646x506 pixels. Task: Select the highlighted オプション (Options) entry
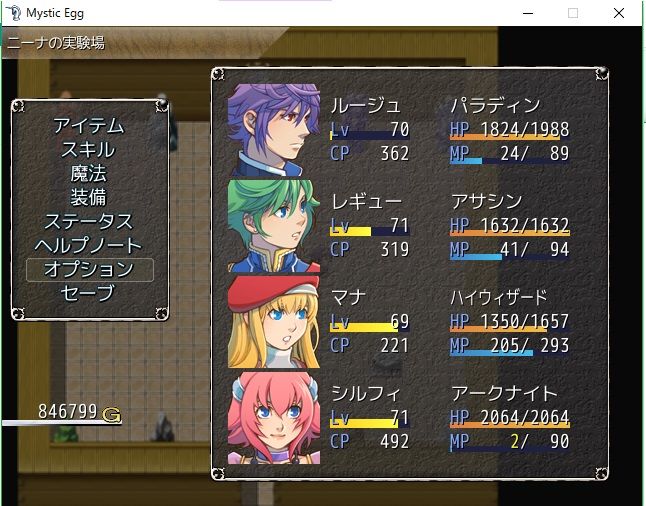click(x=88, y=270)
